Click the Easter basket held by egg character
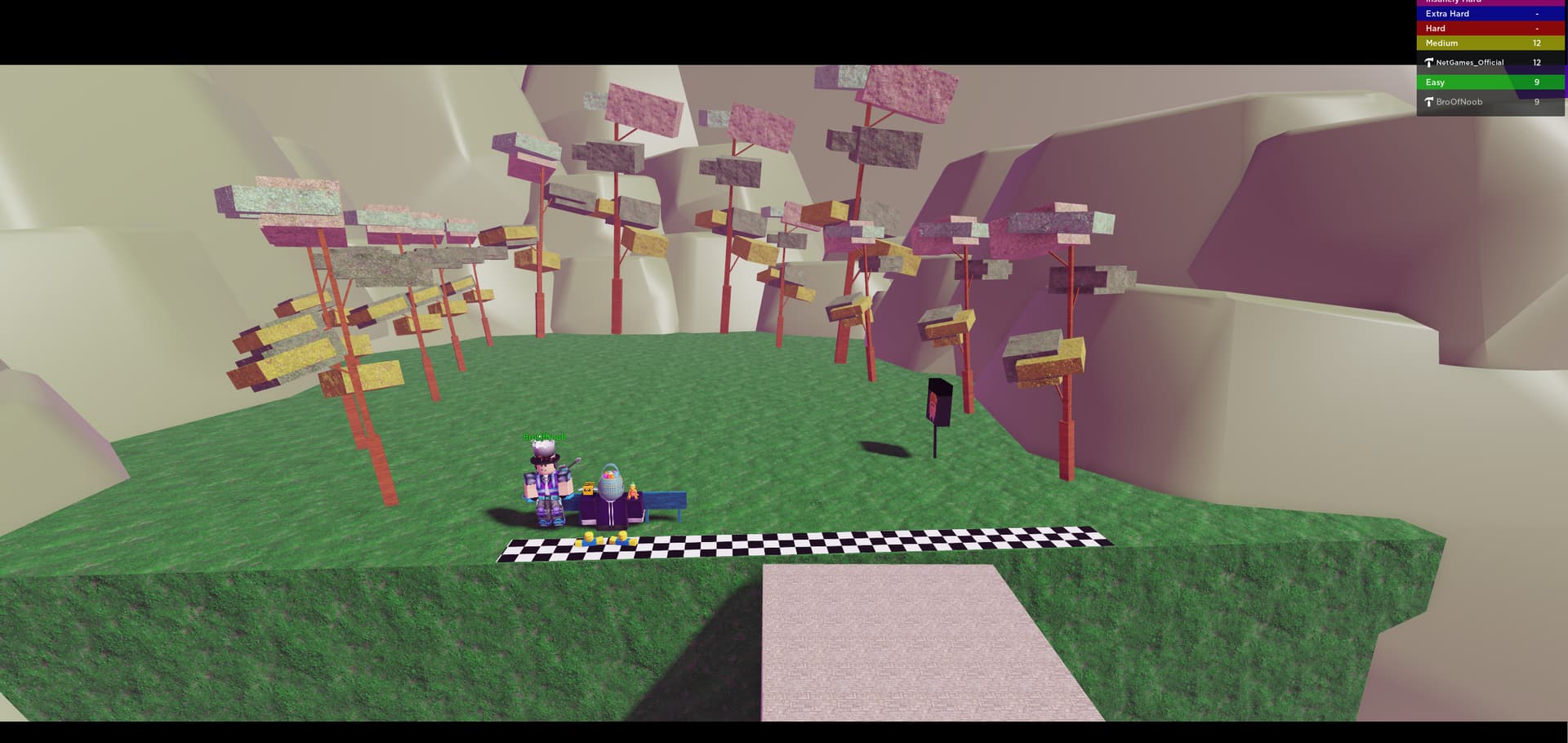Viewport: 1568px width, 743px height. (612, 476)
